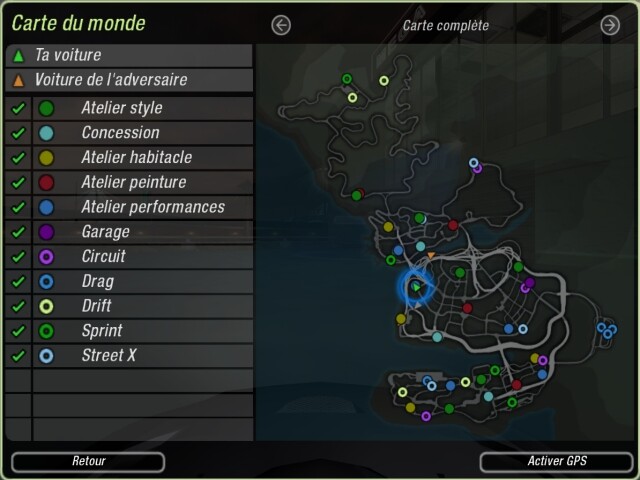This screenshot has height=480, width=640.
Task: Select the Ta voiture legend row
Action: pos(128,55)
